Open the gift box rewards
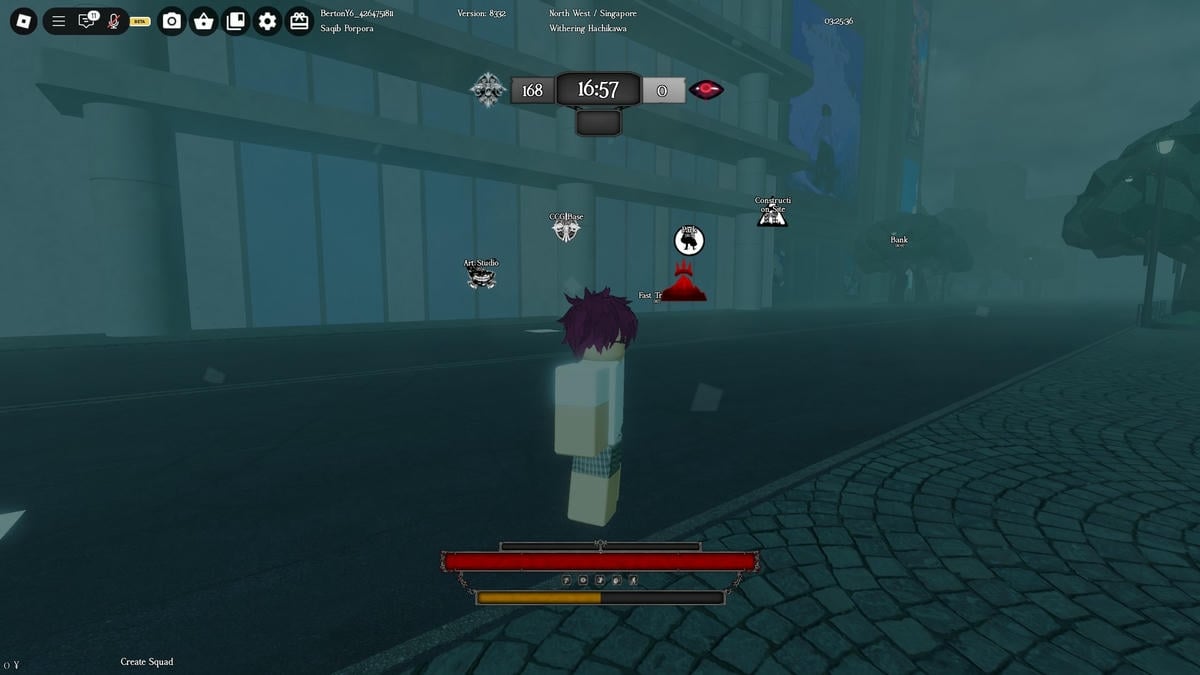This screenshot has width=1200, height=675. [x=299, y=21]
